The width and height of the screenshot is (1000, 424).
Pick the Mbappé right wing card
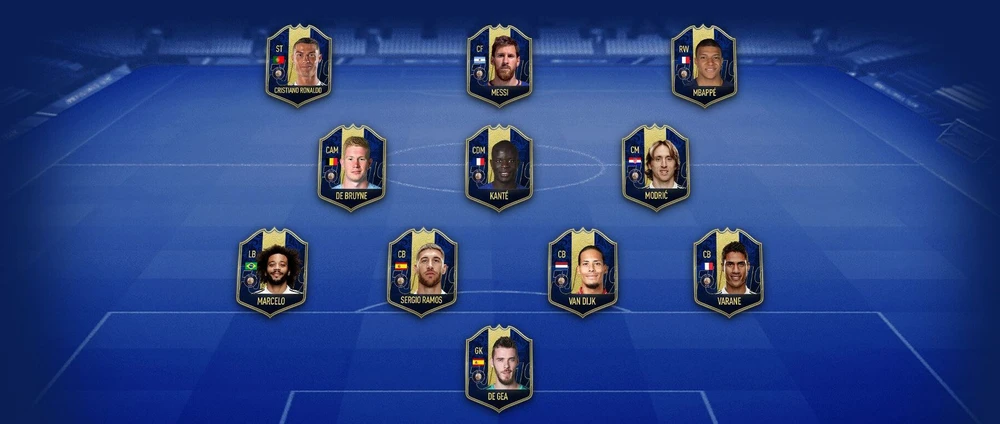[x=703, y=65]
